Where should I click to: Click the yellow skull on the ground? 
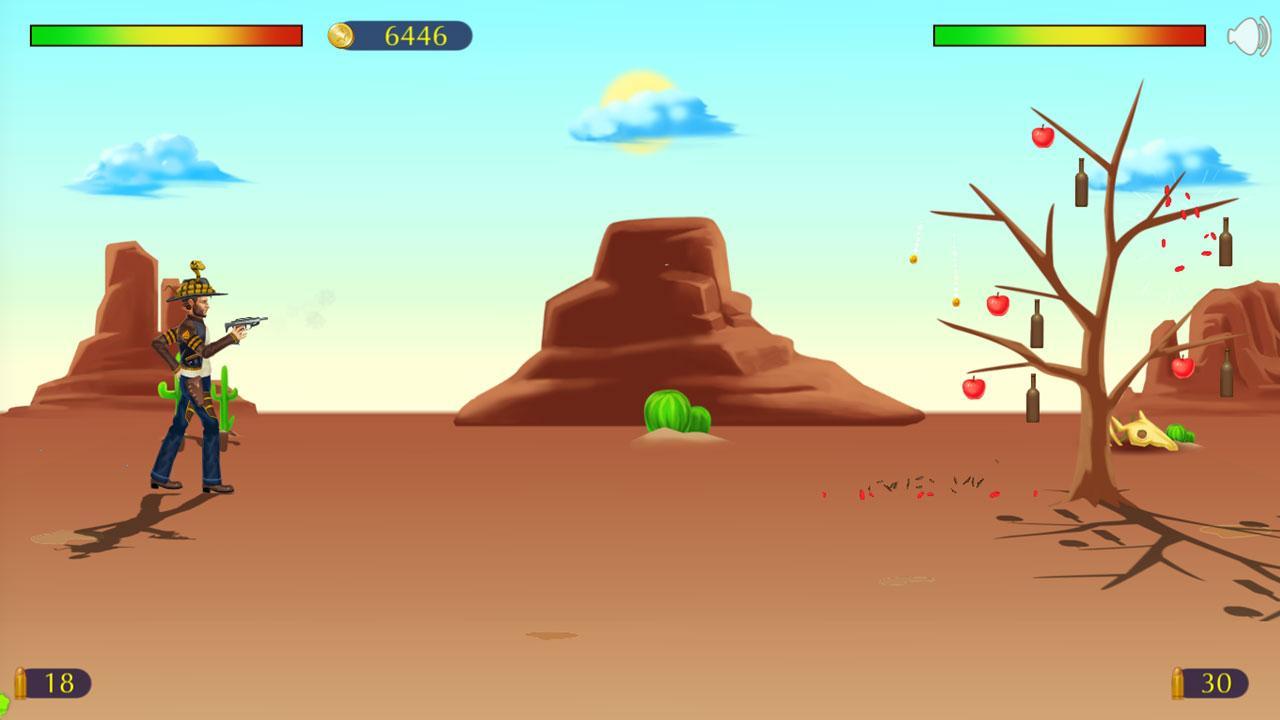coord(1140,430)
